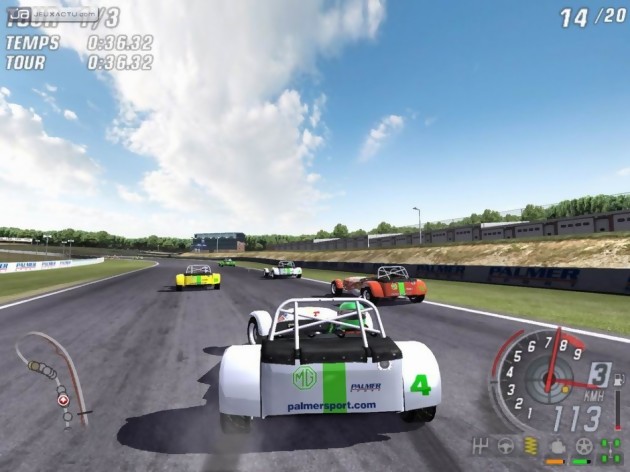This screenshot has height=472, width=630.
Task: Select the red player marker on minimap
Action: coord(65,400)
